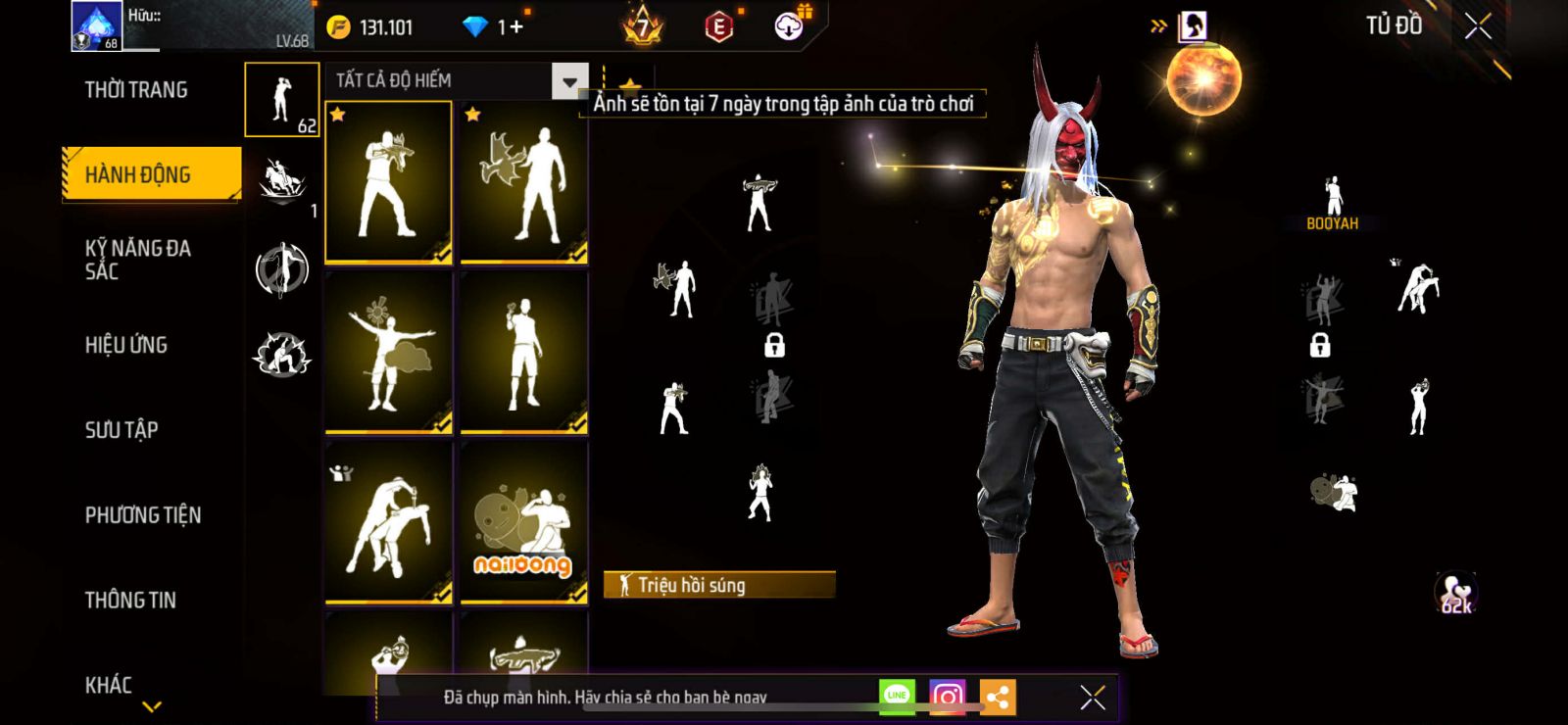
Task: Select the dragon emote tile
Action: (x=523, y=183)
